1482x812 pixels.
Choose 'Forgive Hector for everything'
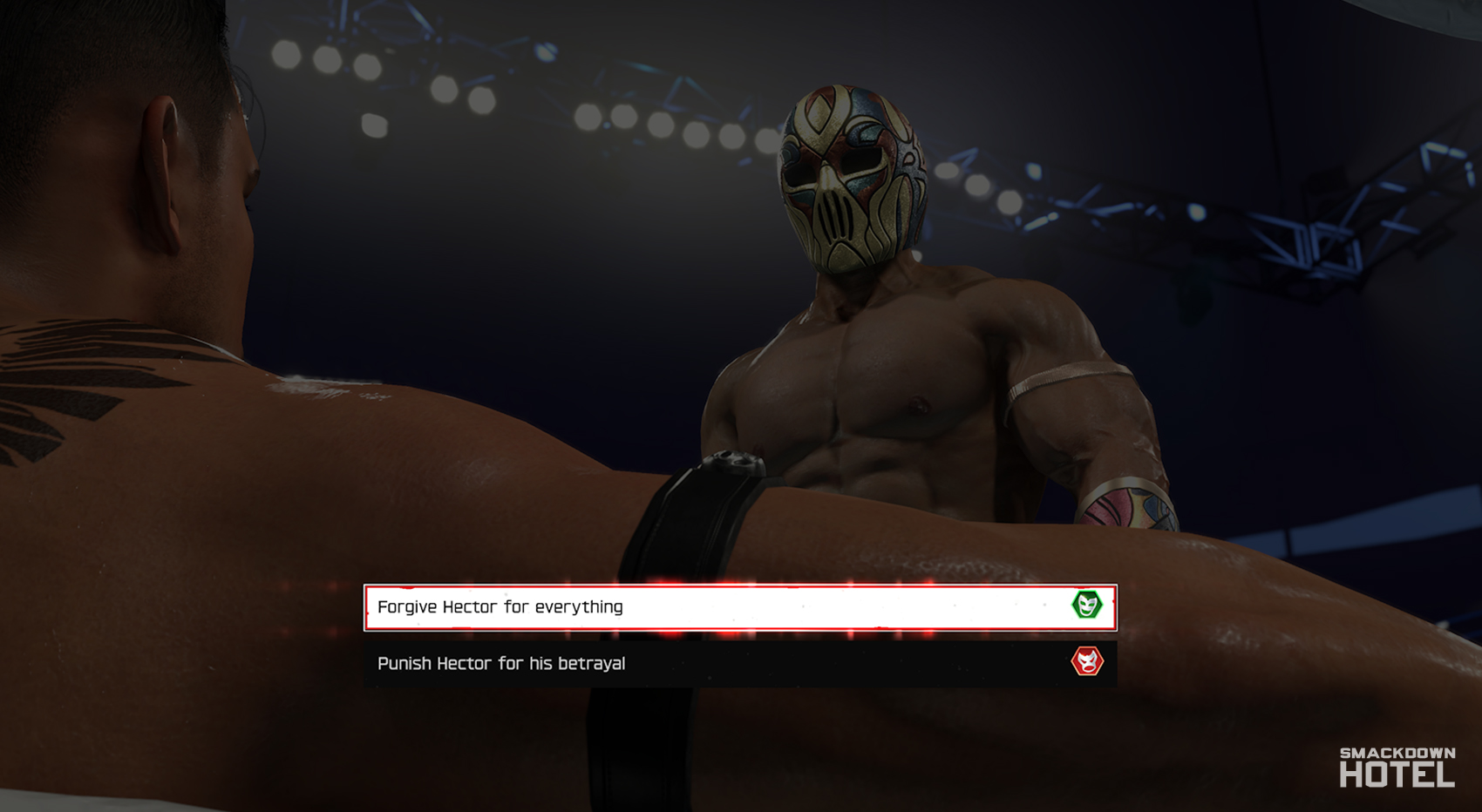click(x=610, y=606)
